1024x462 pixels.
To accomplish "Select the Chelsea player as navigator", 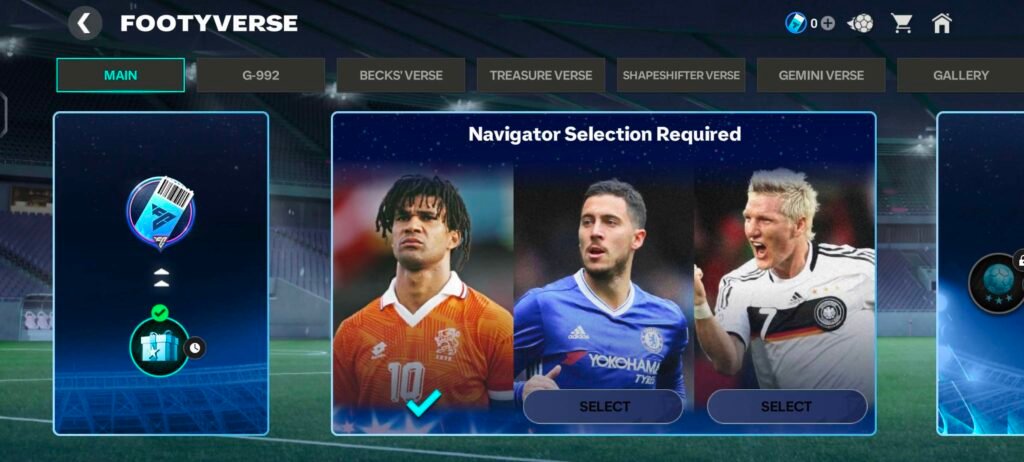I will [603, 406].
